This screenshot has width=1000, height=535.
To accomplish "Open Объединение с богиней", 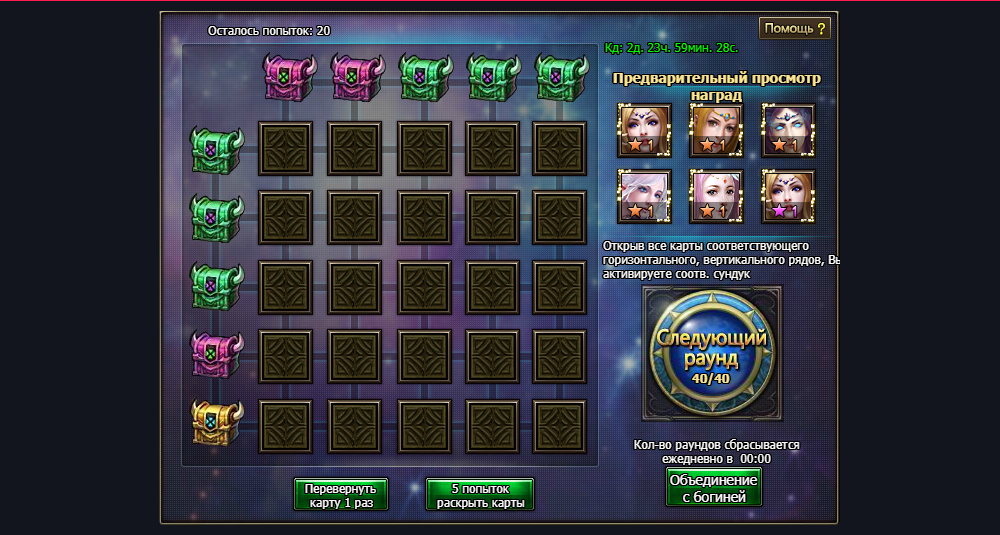I will click(x=713, y=487).
